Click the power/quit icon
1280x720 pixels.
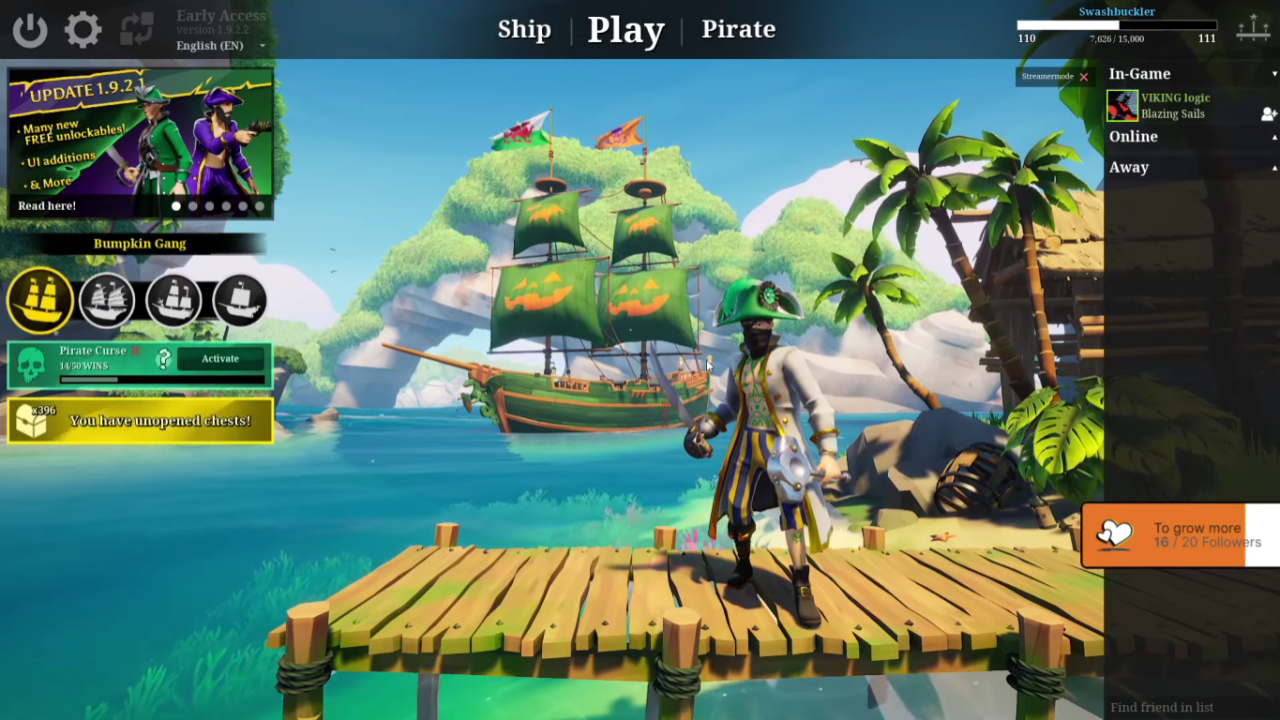point(29,29)
